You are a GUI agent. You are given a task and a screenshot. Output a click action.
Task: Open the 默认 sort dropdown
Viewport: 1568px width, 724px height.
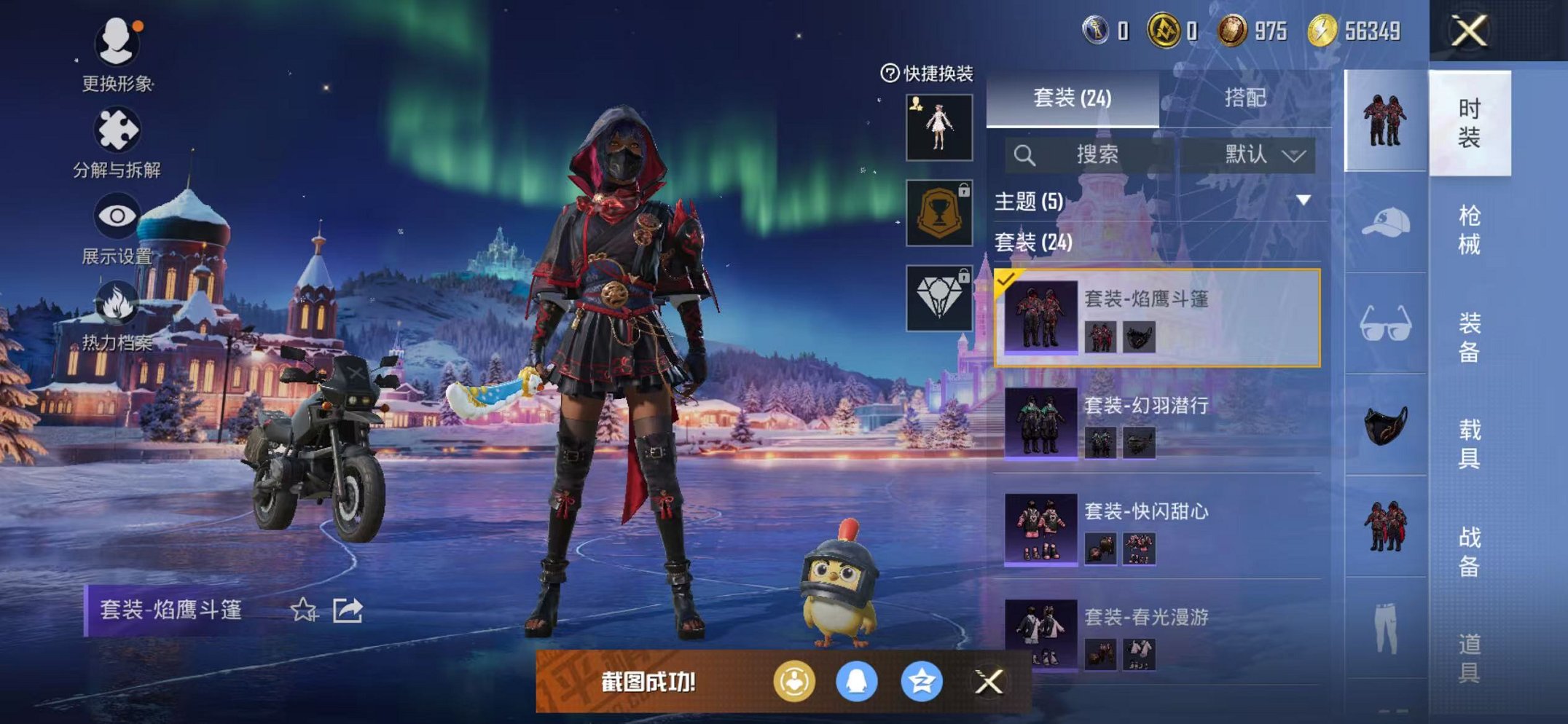point(1263,154)
